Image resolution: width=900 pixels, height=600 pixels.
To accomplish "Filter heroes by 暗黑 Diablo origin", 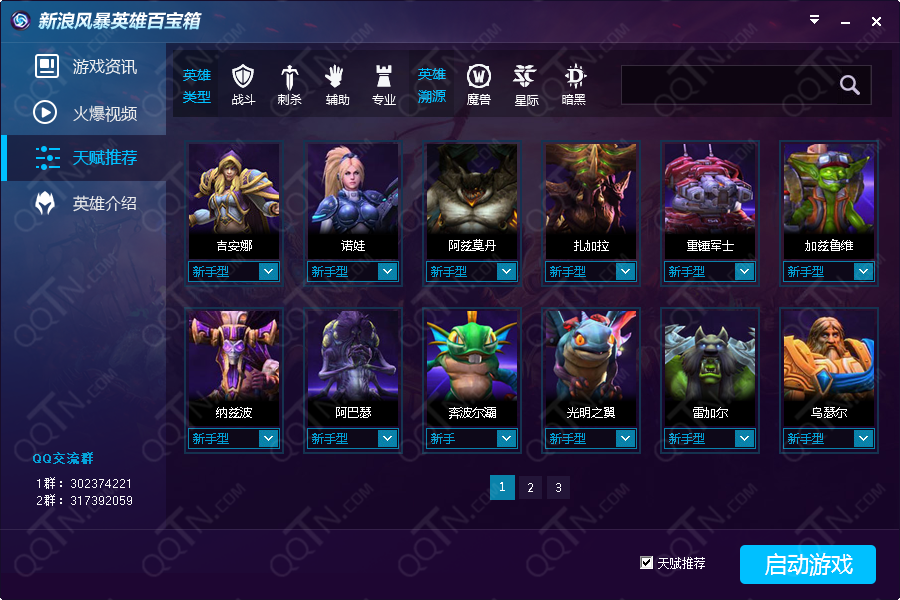I will click(574, 84).
